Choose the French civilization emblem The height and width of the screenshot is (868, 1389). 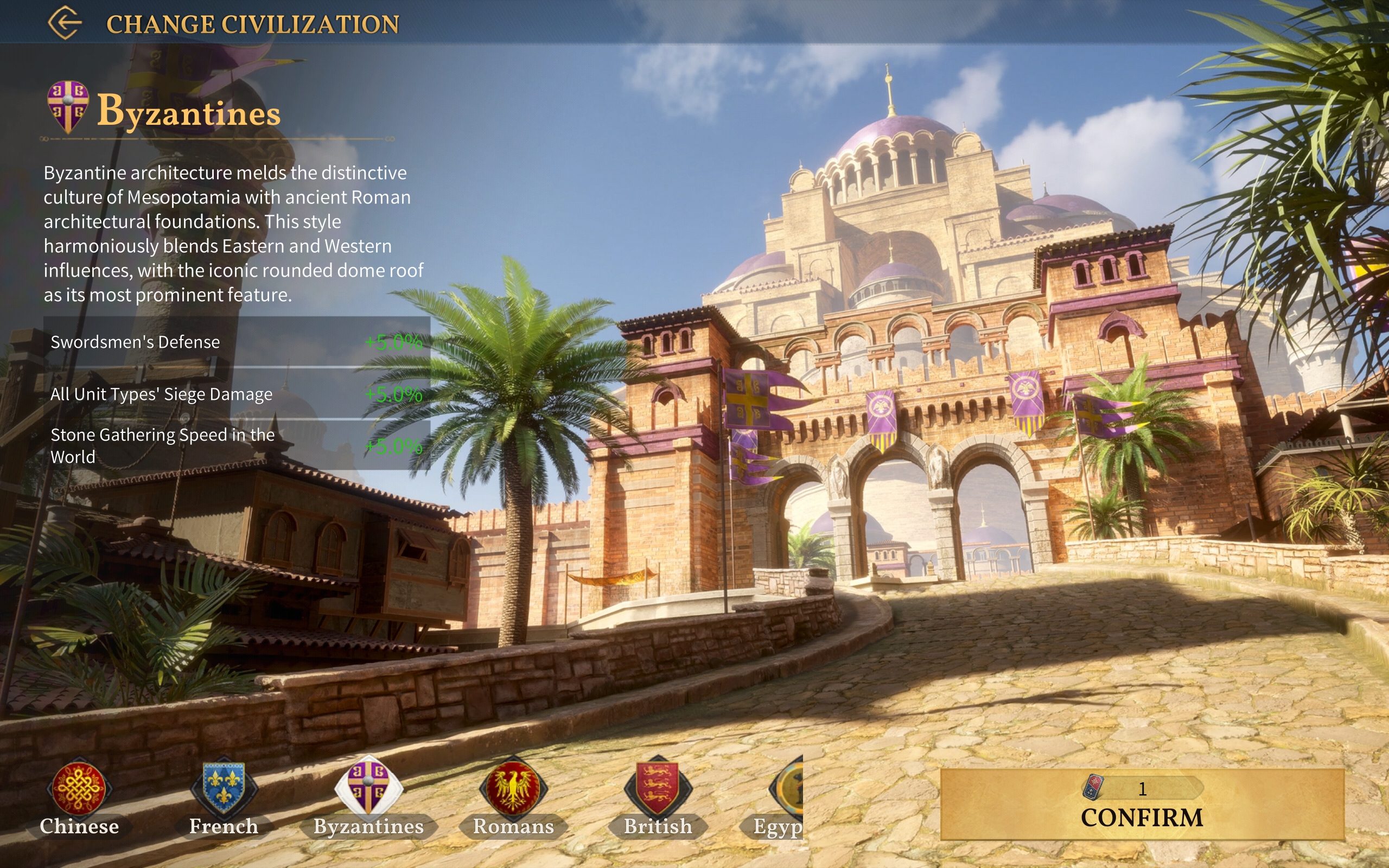(x=224, y=790)
